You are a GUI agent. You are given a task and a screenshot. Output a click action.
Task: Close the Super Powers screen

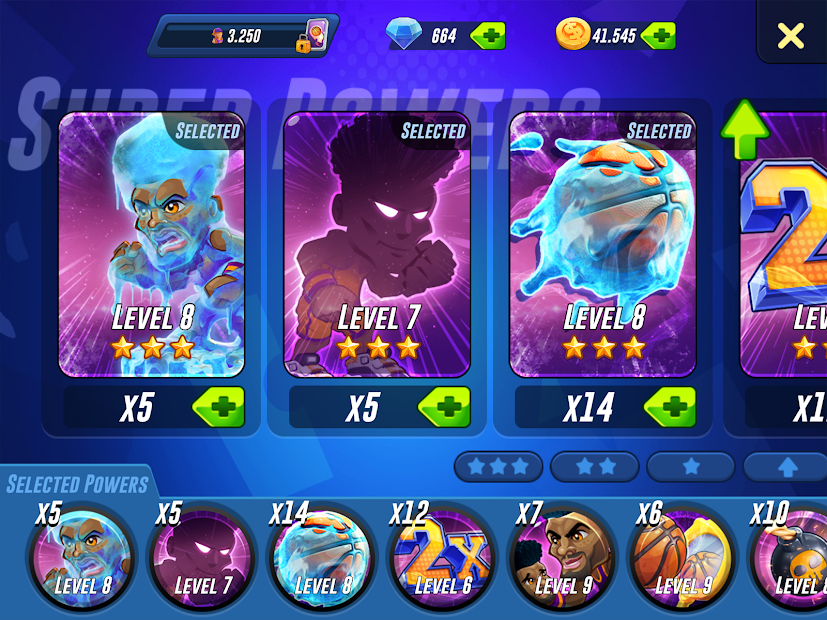click(790, 36)
